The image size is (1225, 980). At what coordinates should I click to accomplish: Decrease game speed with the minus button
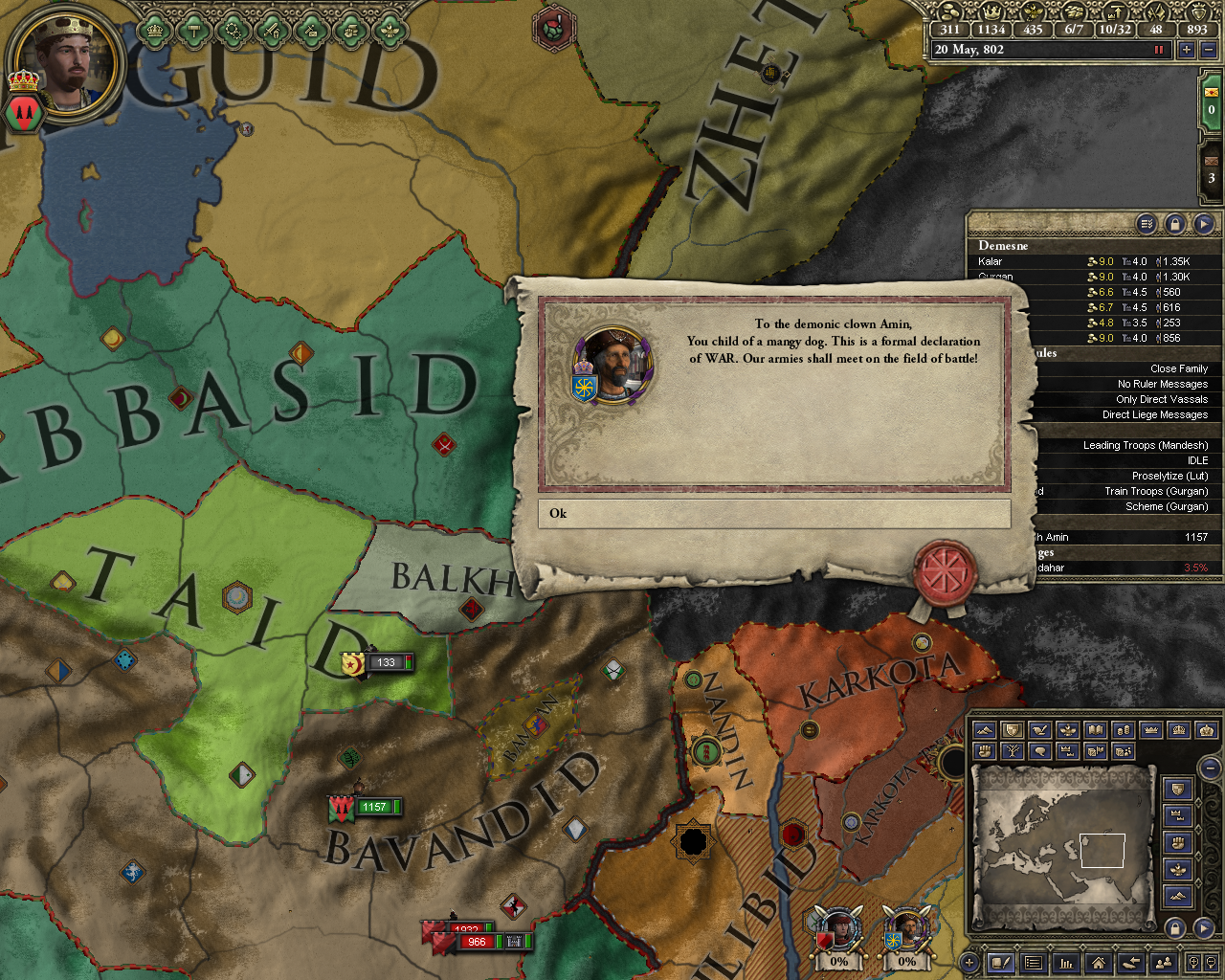tap(1208, 50)
